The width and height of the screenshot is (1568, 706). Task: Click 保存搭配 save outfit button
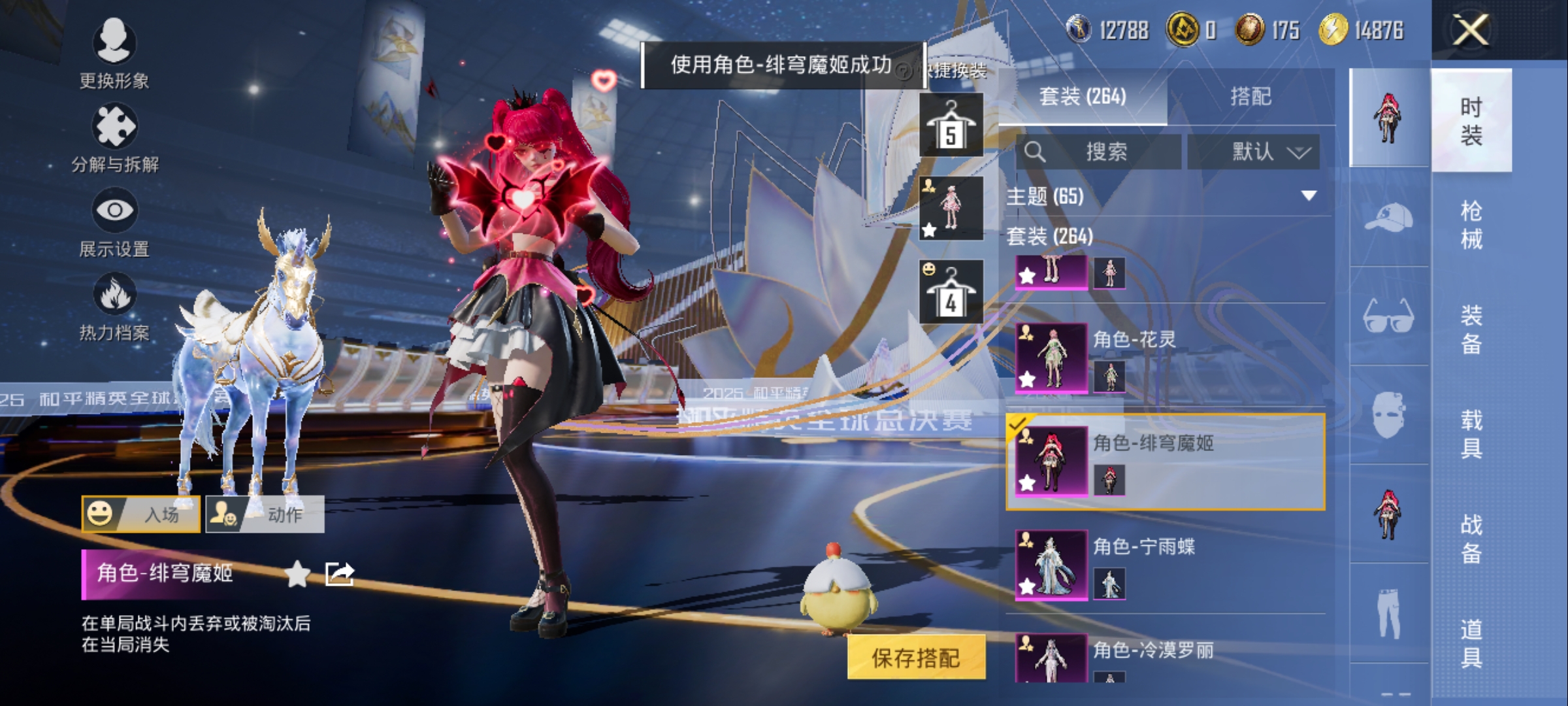pos(916,658)
